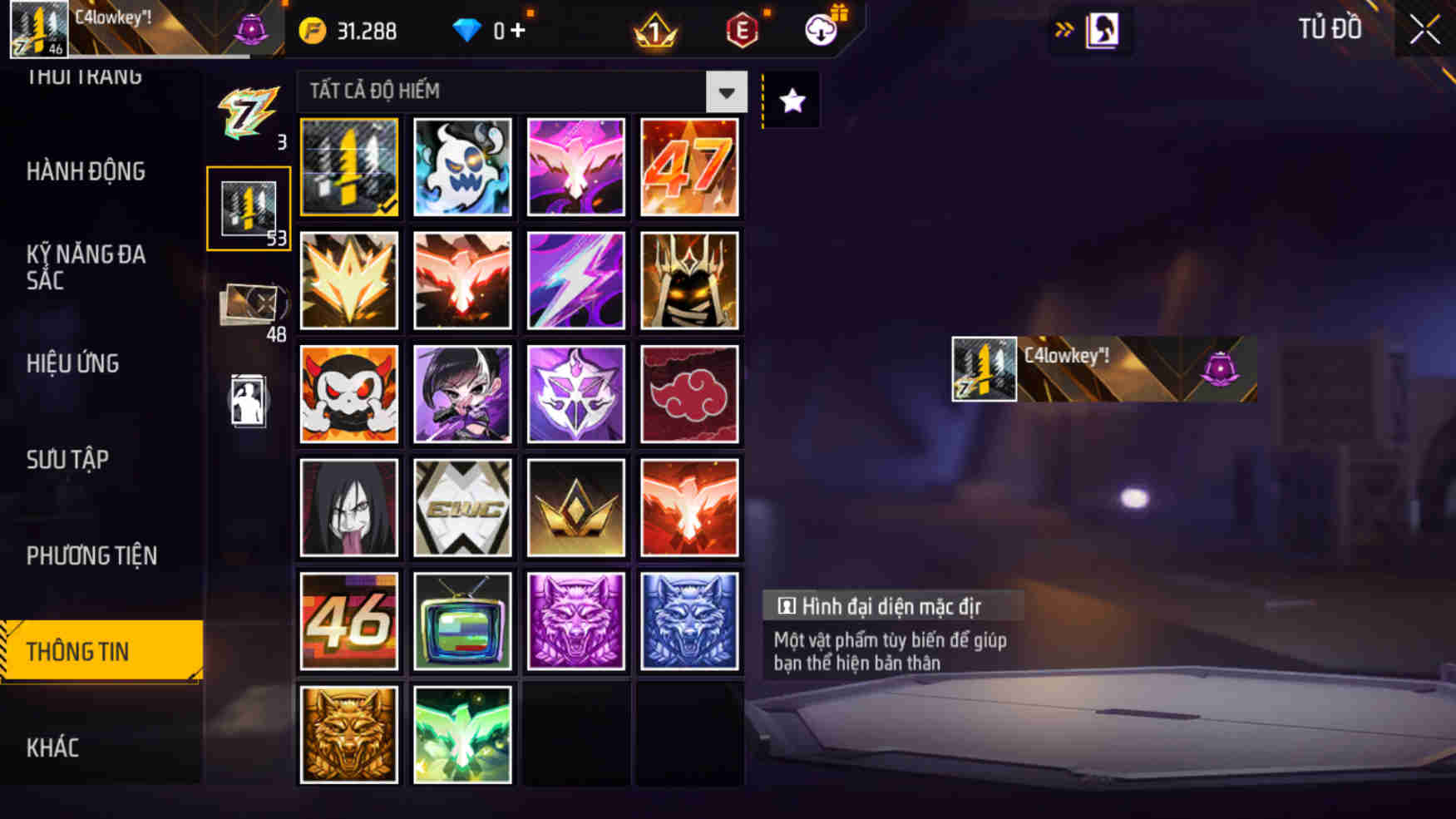Select the profile pose category icon
This screenshot has height=819, width=1456.
pyautogui.click(x=249, y=399)
